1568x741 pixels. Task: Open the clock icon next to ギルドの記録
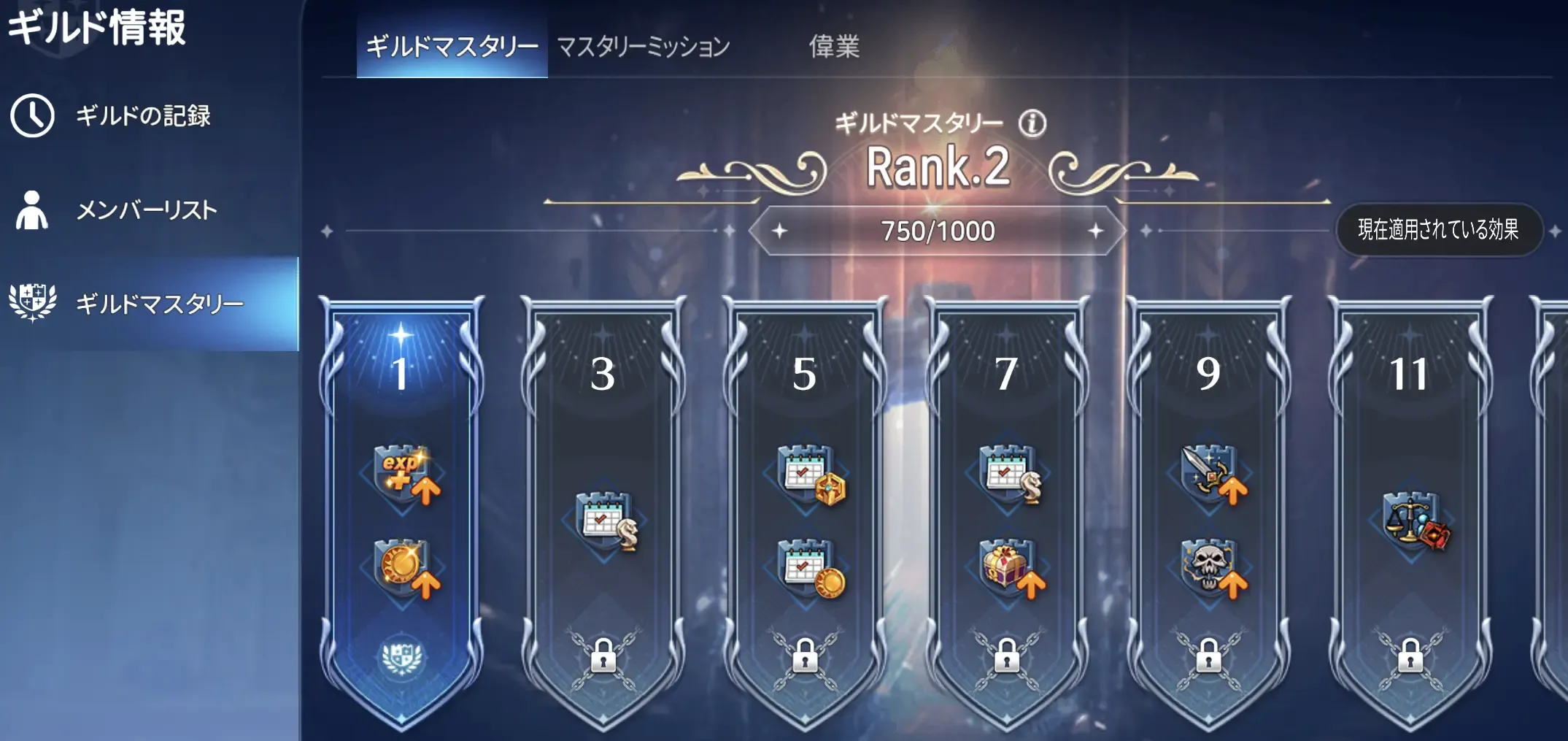click(31, 115)
